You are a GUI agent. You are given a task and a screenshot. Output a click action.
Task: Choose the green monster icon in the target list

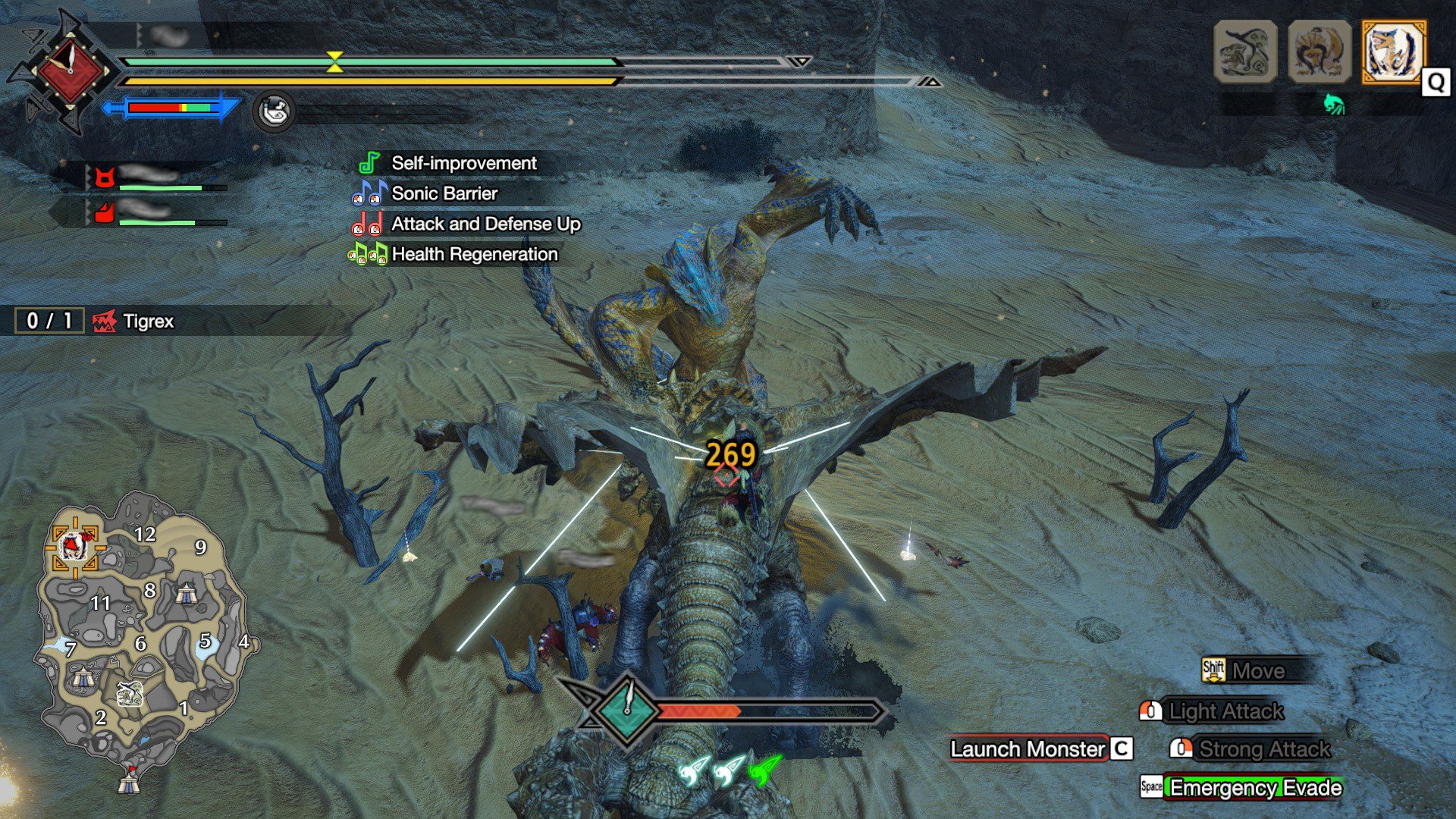click(1245, 52)
